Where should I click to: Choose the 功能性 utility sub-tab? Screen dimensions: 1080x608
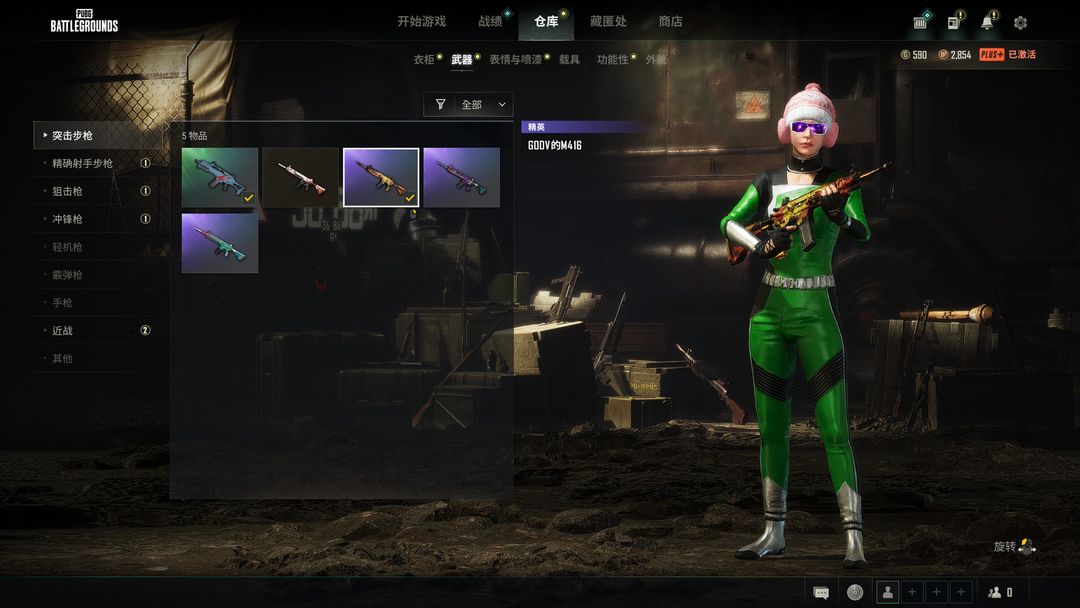[613, 60]
